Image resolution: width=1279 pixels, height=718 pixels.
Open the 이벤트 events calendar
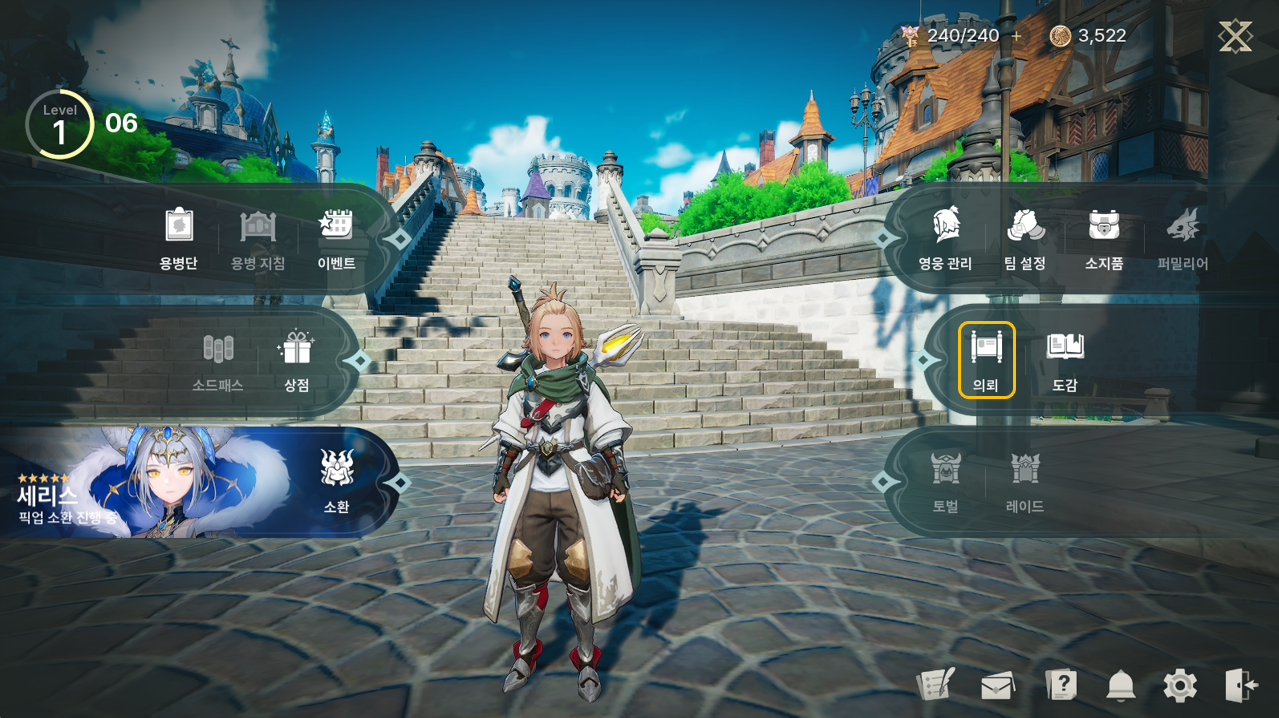(336, 239)
